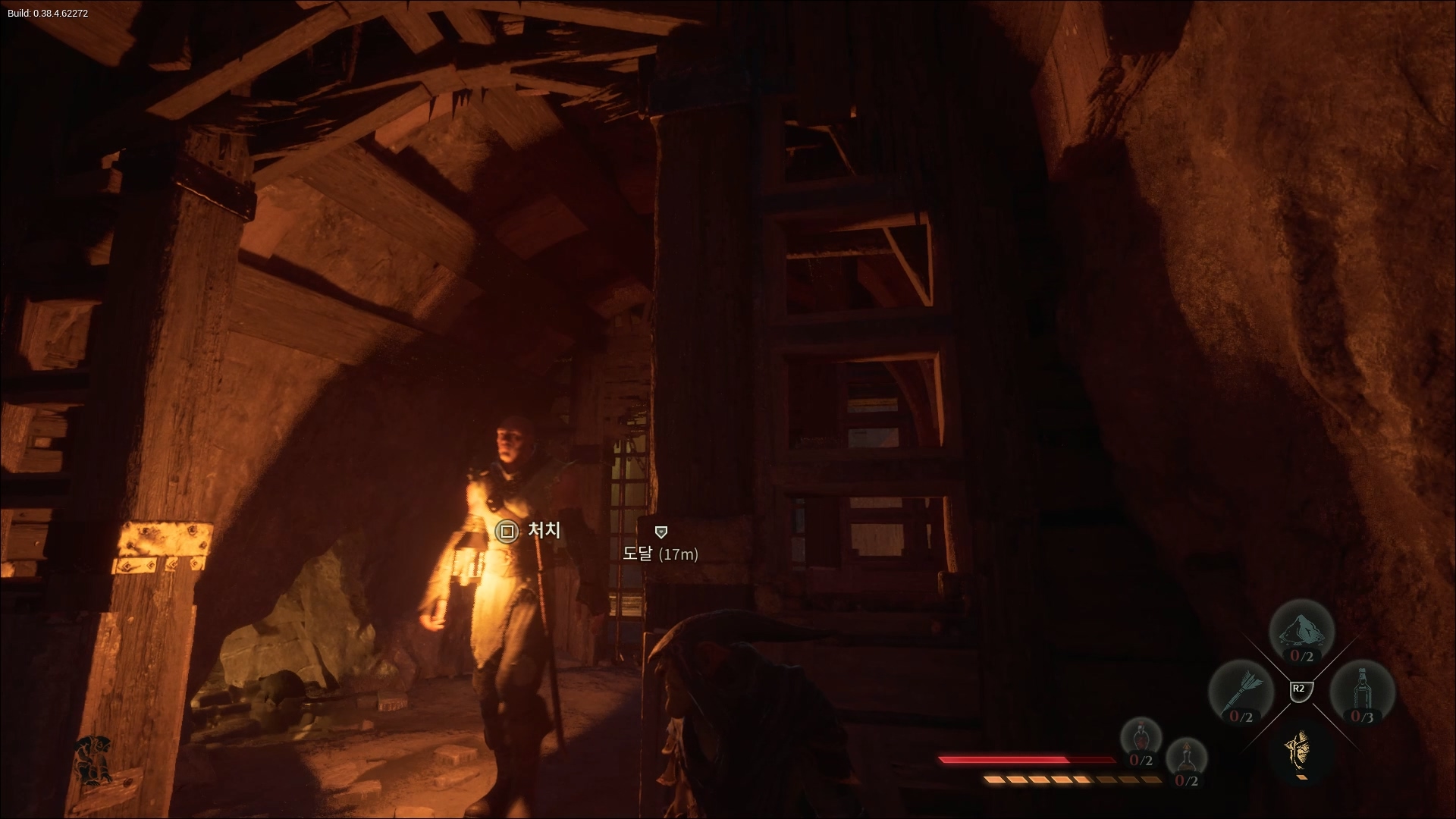Choose the dart item slot

1241,693
